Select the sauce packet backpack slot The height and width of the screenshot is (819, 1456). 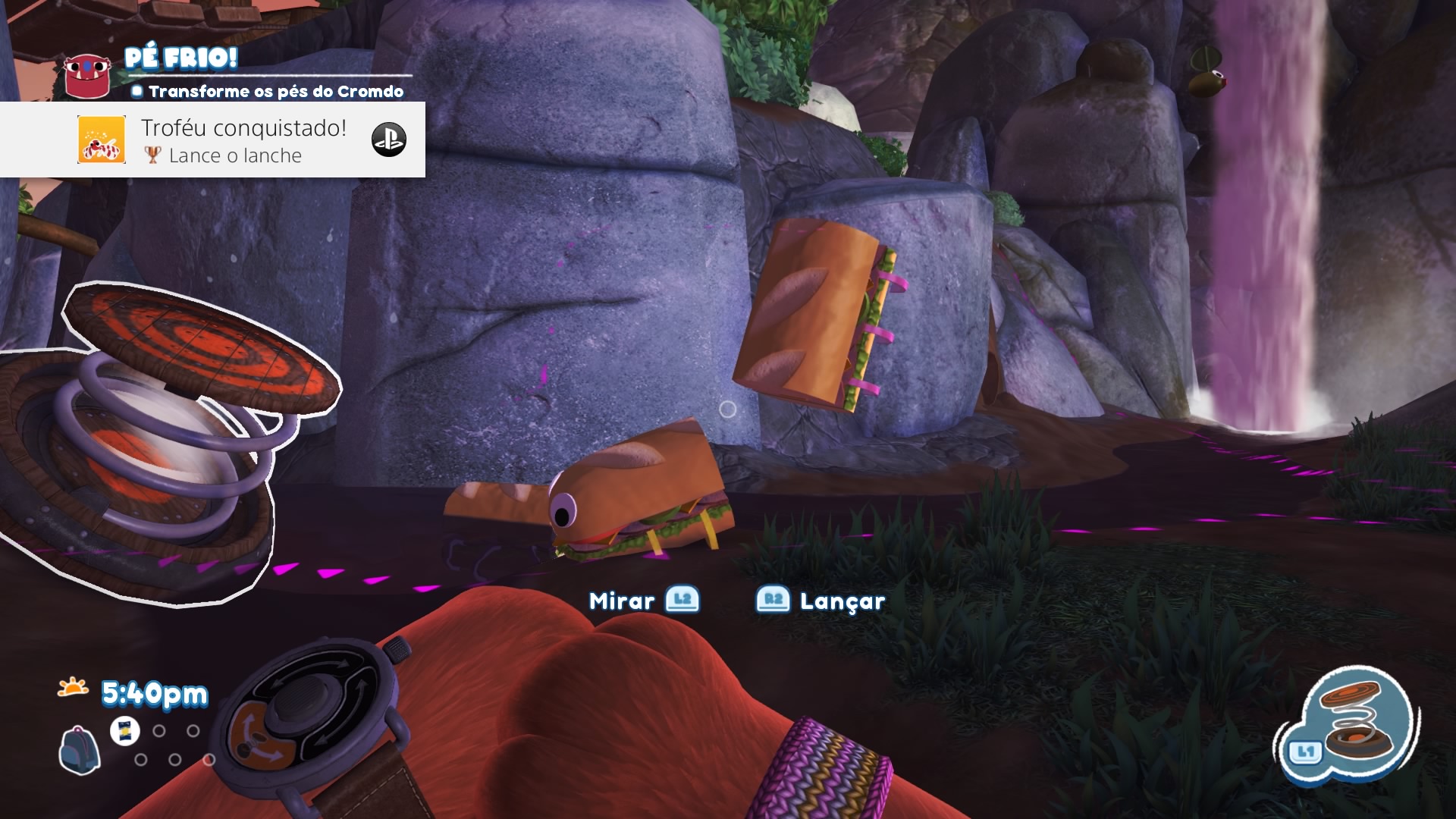125,731
